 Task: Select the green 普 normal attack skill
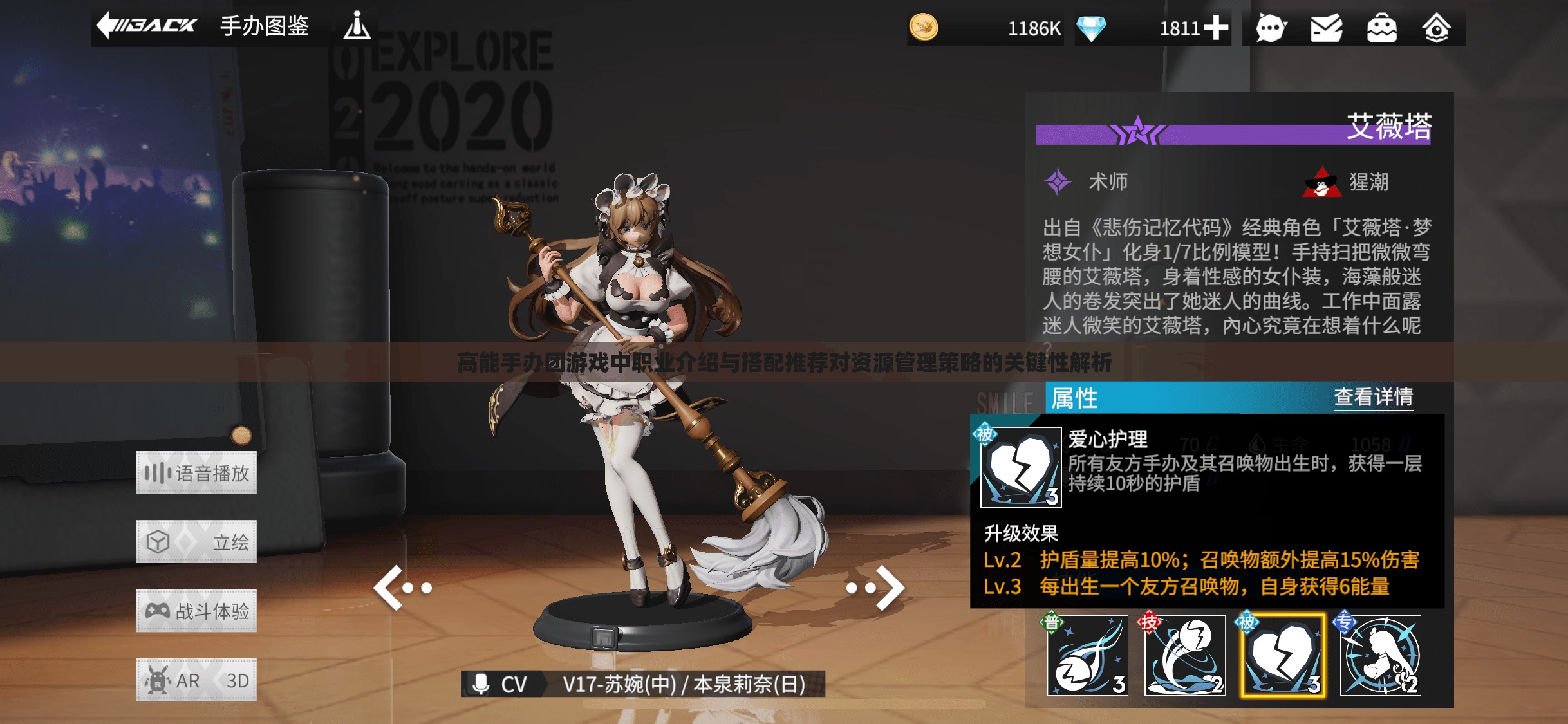[1088, 656]
